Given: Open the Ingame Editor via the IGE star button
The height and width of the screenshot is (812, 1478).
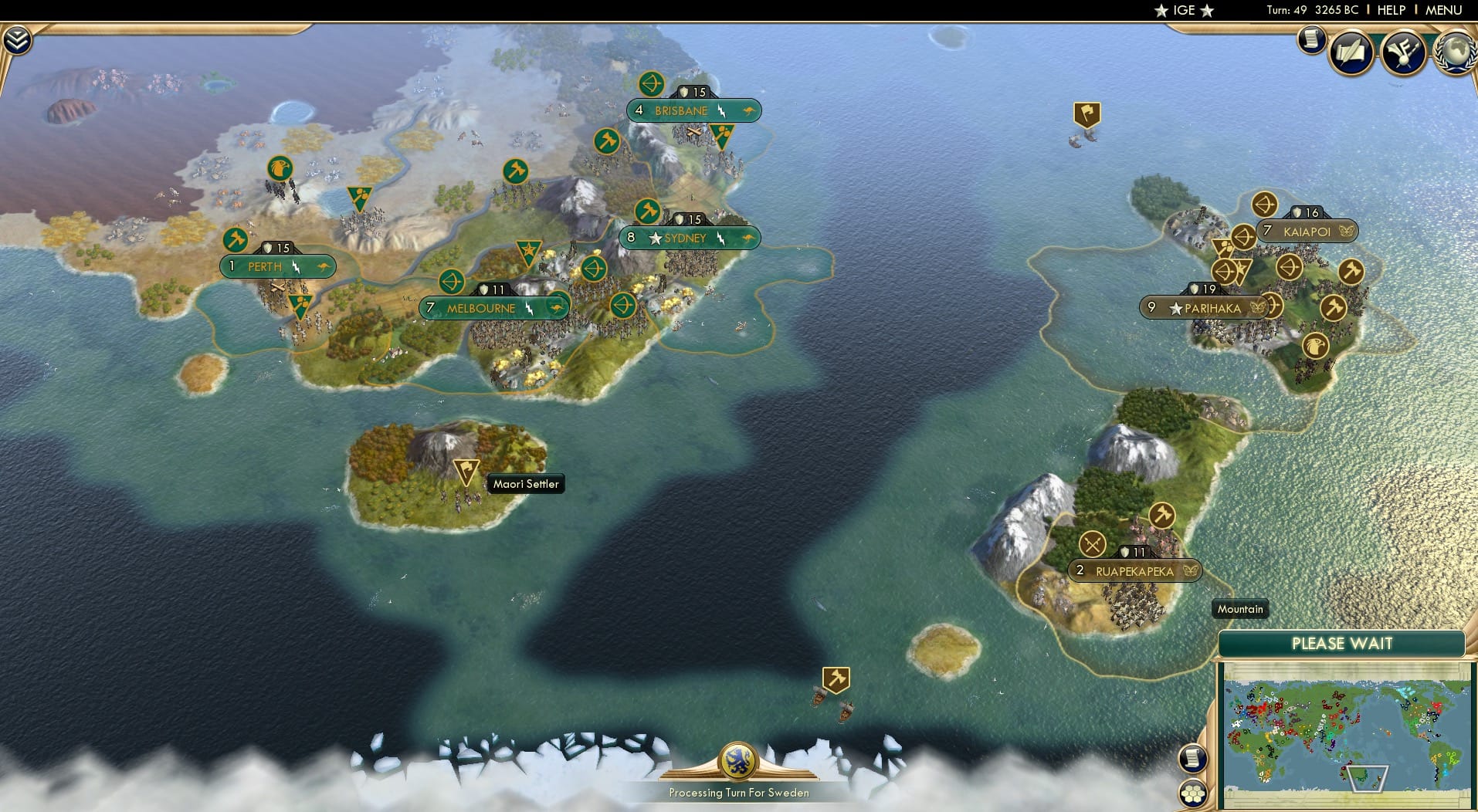Looking at the screenshot, I should tap(1182, 11).
